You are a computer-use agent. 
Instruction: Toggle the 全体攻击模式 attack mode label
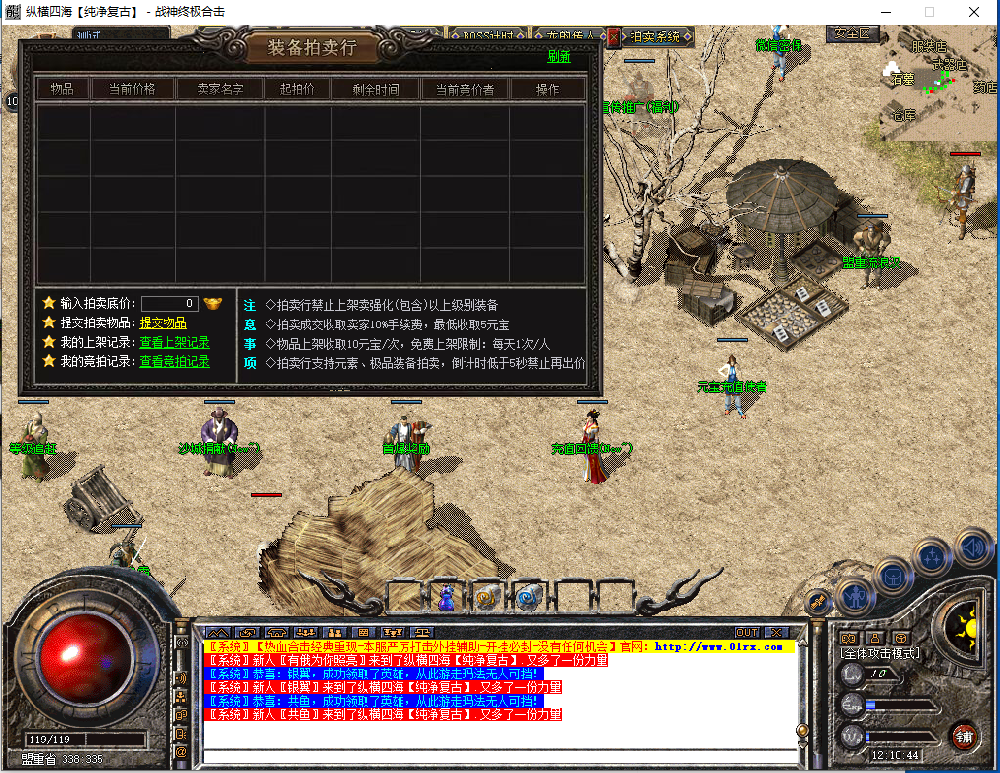880,653
